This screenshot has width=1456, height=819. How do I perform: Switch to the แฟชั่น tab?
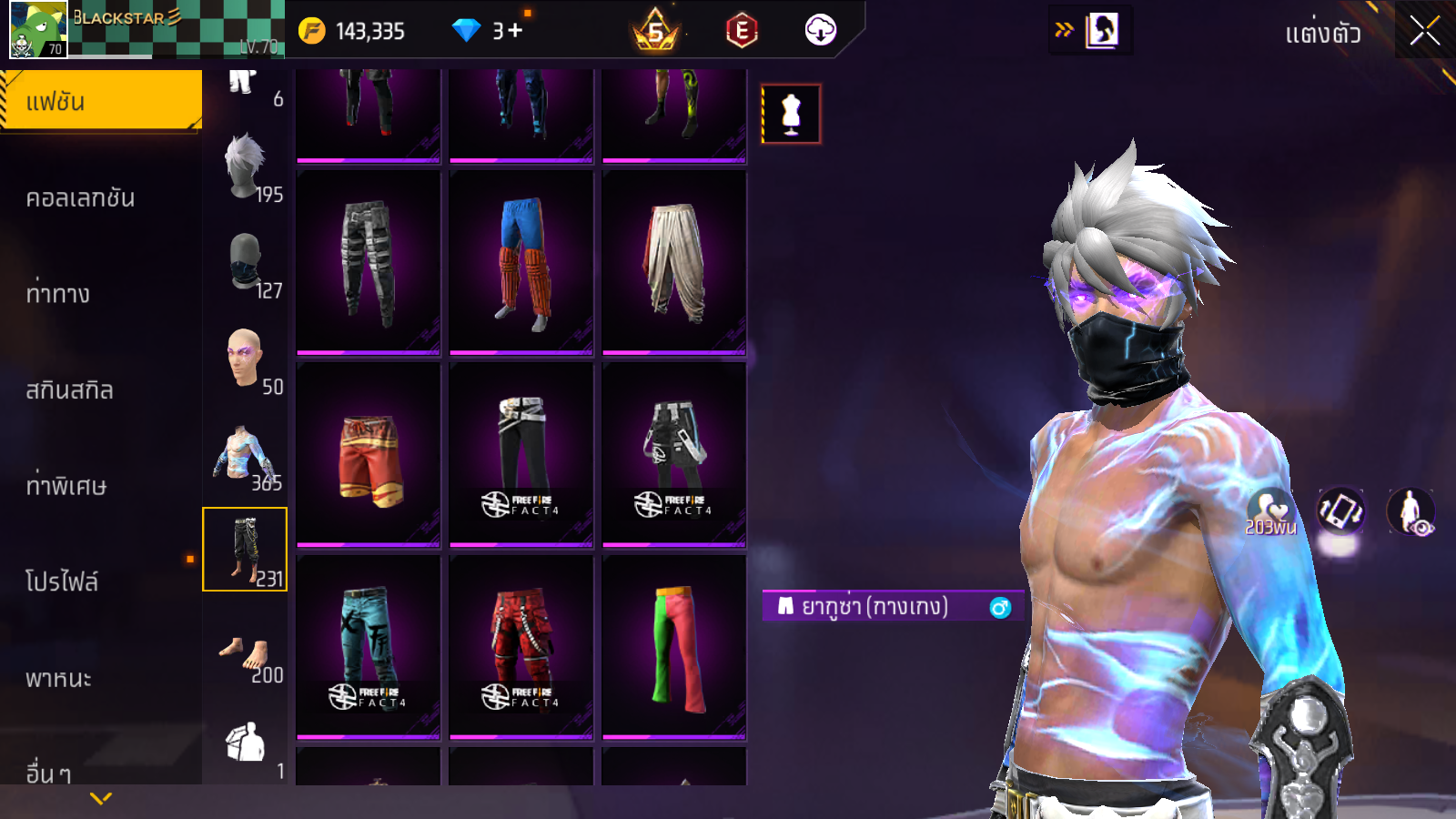point(101,101)
